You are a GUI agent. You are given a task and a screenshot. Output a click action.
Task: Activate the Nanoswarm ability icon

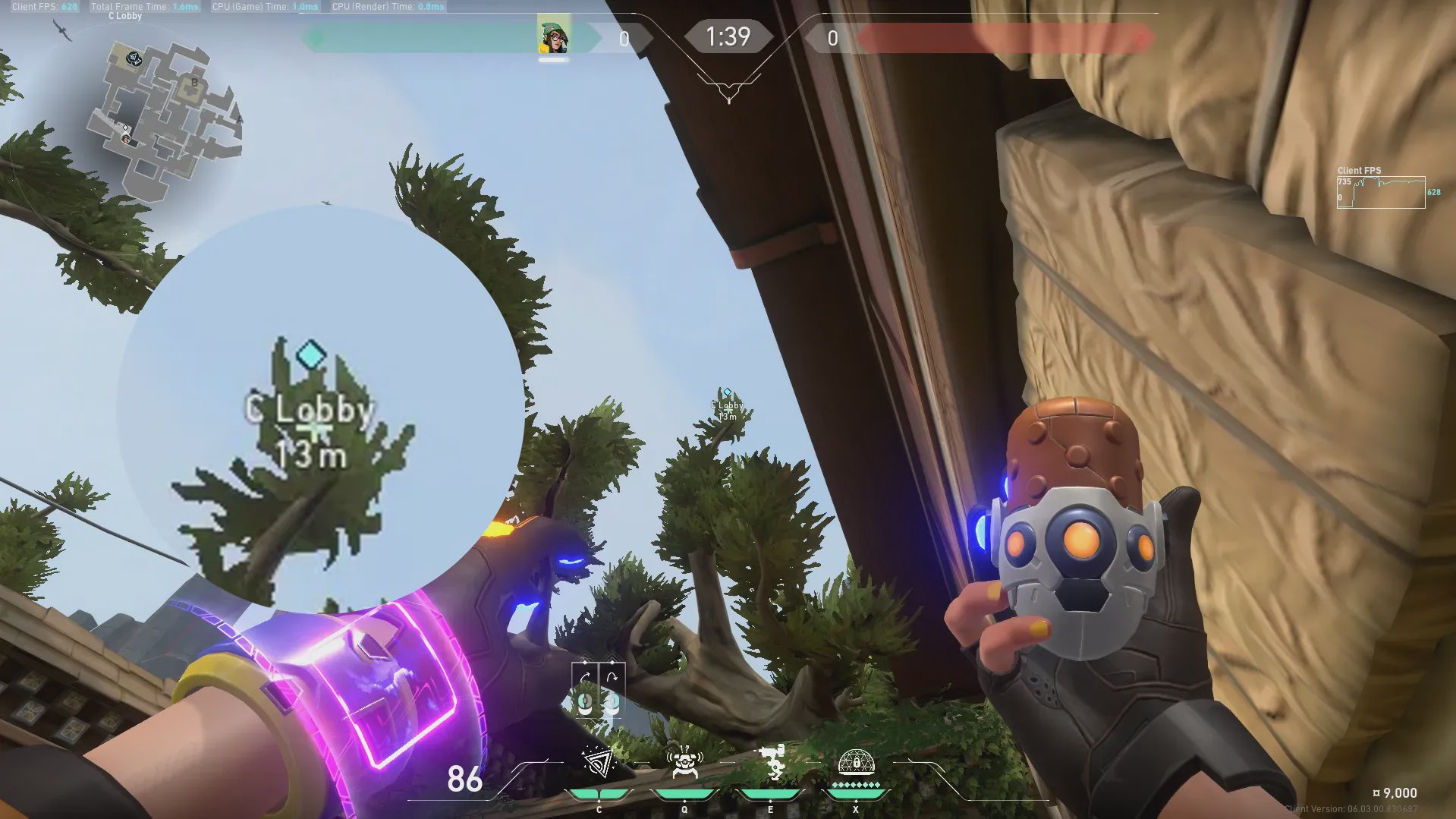[598, 763]
